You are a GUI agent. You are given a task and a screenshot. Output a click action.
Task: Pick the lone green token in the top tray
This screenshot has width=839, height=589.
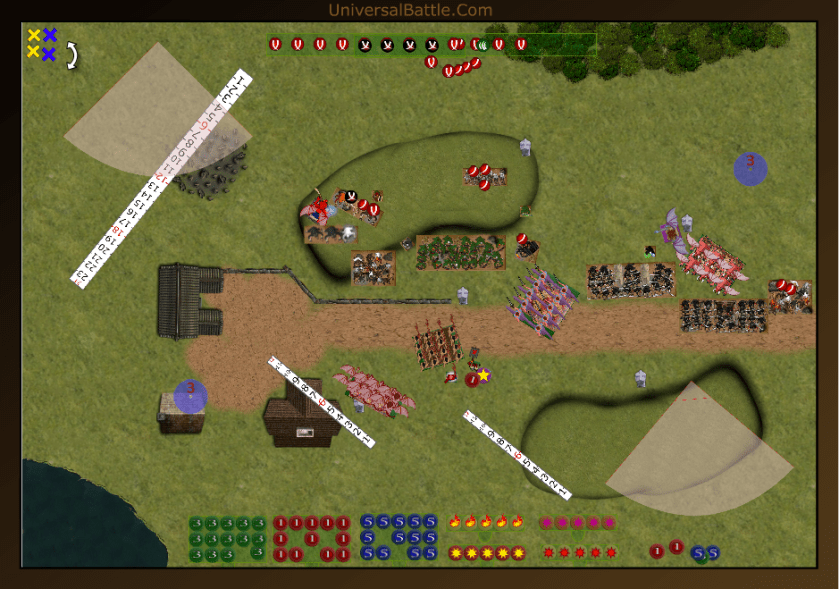pyautogui.click(x=482, y=44)
